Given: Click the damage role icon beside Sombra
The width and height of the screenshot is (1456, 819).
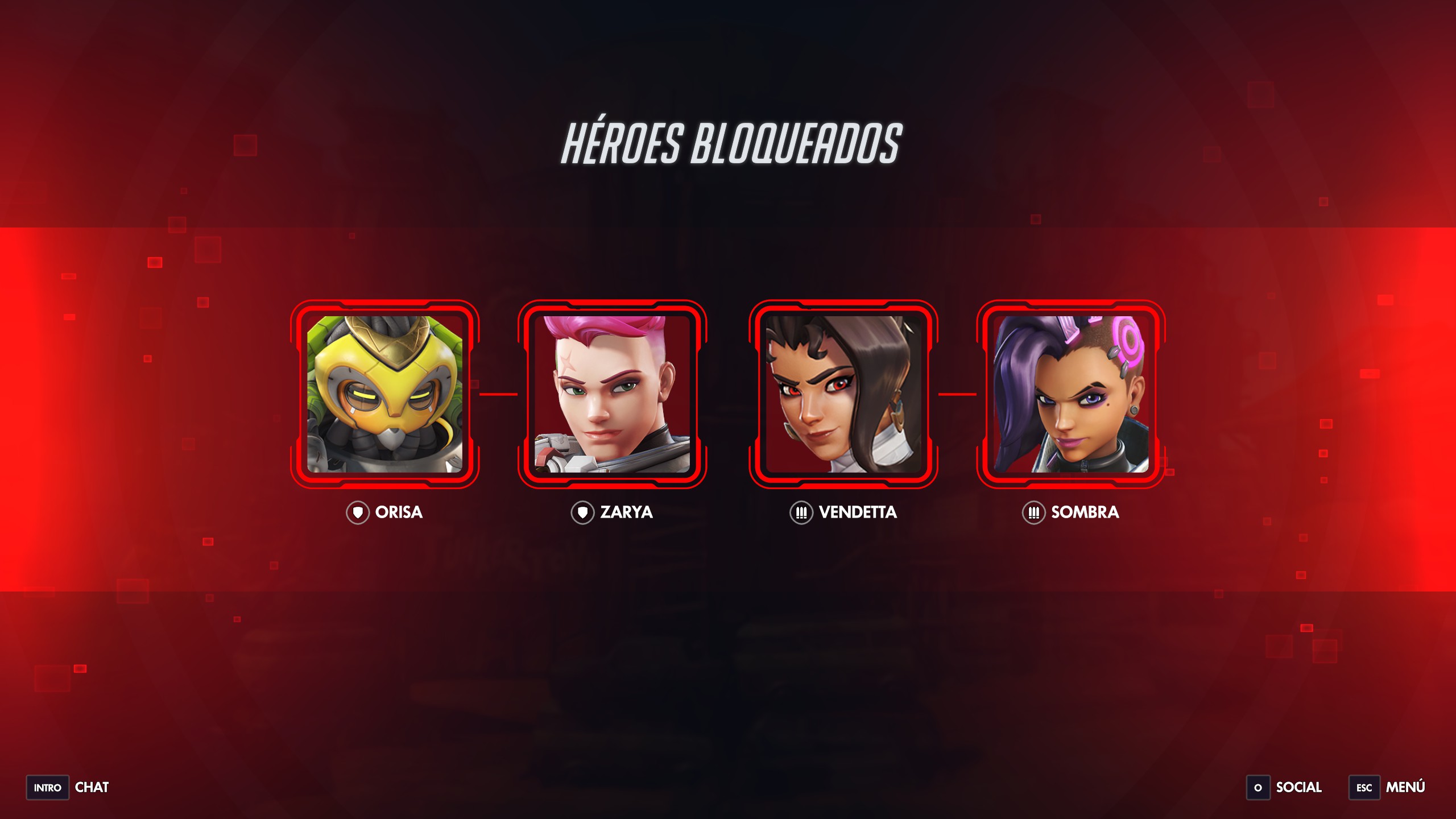Looking at the screenshot, I should [x=1034, y=512].
